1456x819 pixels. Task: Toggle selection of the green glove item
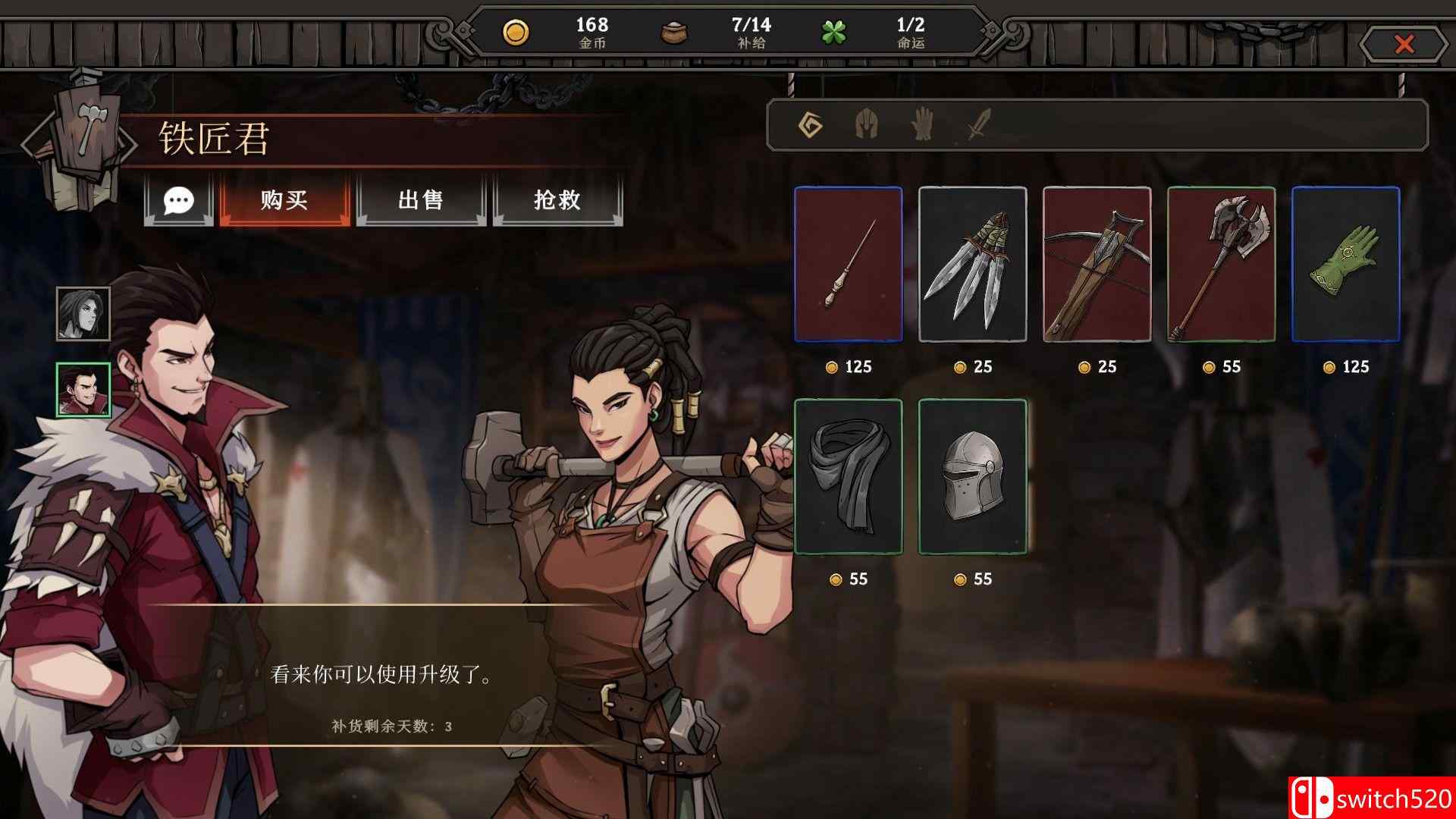(x=1348, y=266)
